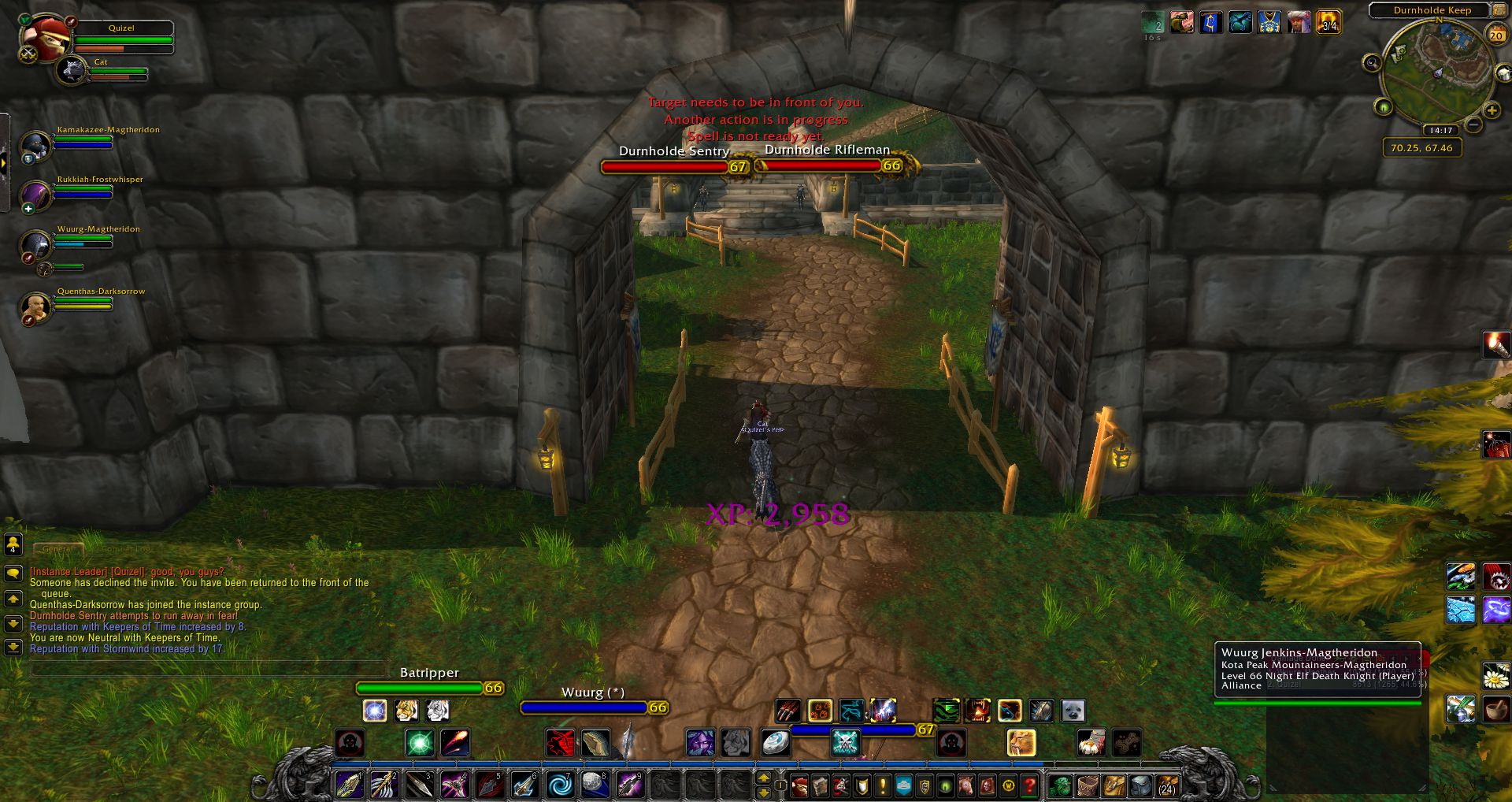Open the bag showing 24 free slots
This screenshot has width=1512, height=802.
tap(1167, 785)
